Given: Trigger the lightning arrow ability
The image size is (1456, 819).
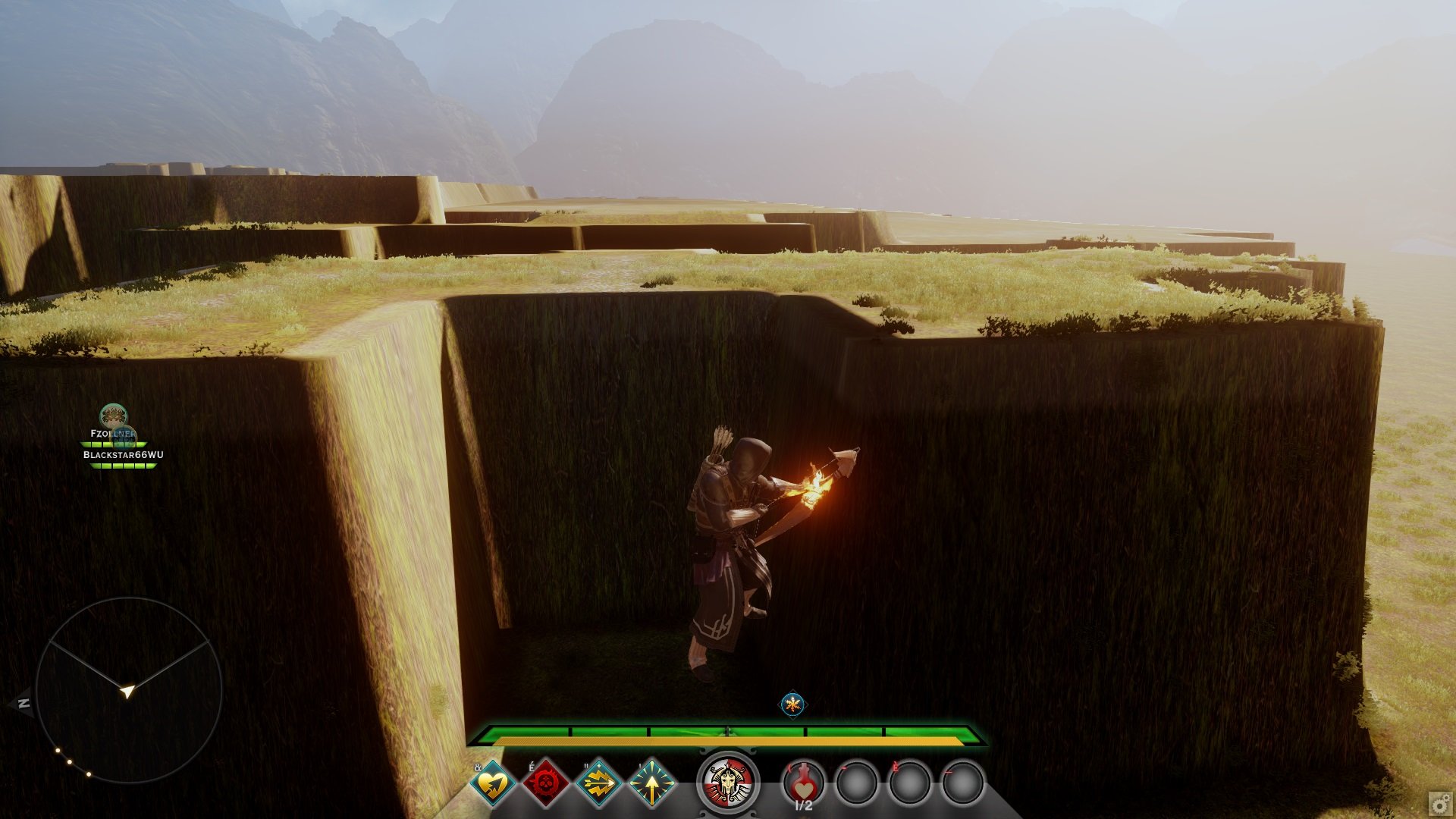Looking at the screenshot, I should point(599,783).
